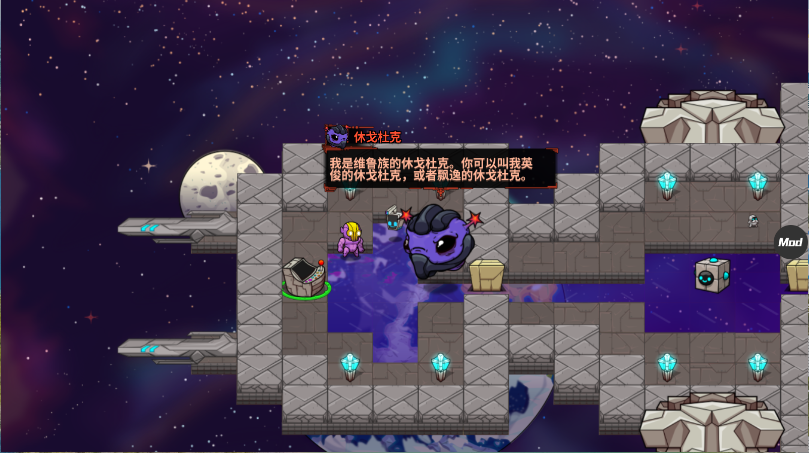The height and width of the screenshot is (453, 809).
Task: Open the round Mod button
Action: pos(790,242)
